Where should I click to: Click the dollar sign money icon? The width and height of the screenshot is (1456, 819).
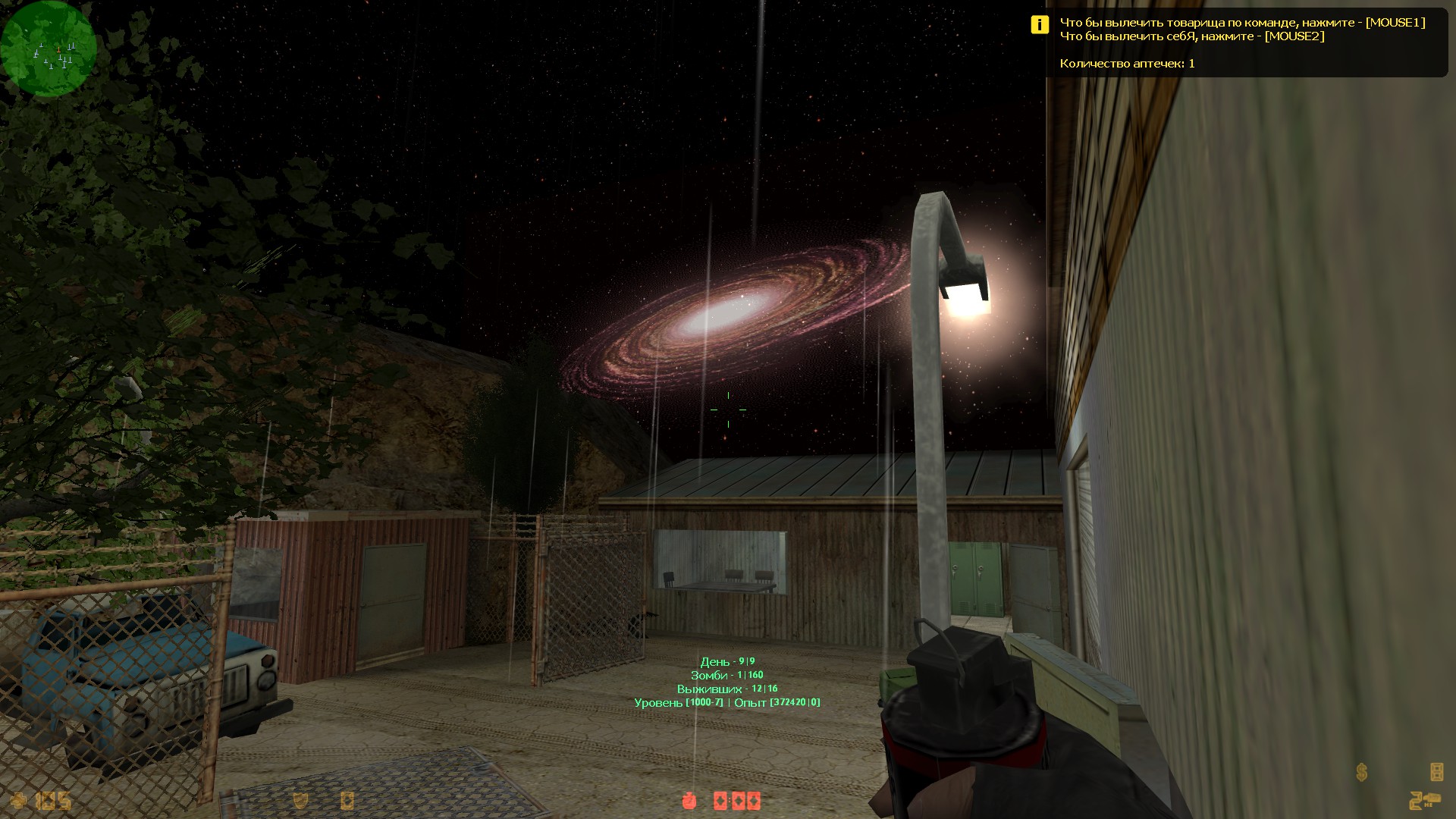1362,773
